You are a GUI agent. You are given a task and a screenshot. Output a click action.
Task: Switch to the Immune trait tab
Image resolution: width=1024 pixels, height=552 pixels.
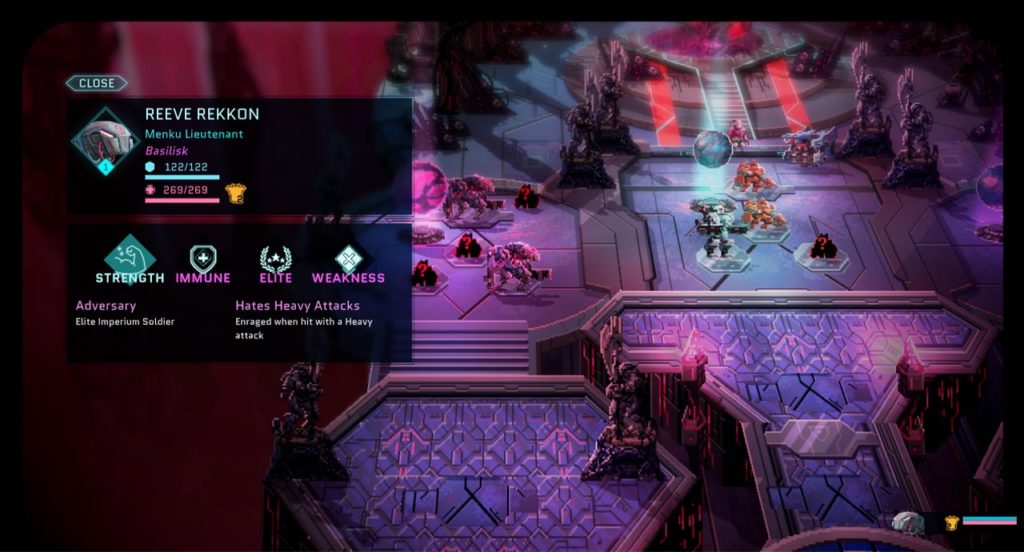(203, 263)
